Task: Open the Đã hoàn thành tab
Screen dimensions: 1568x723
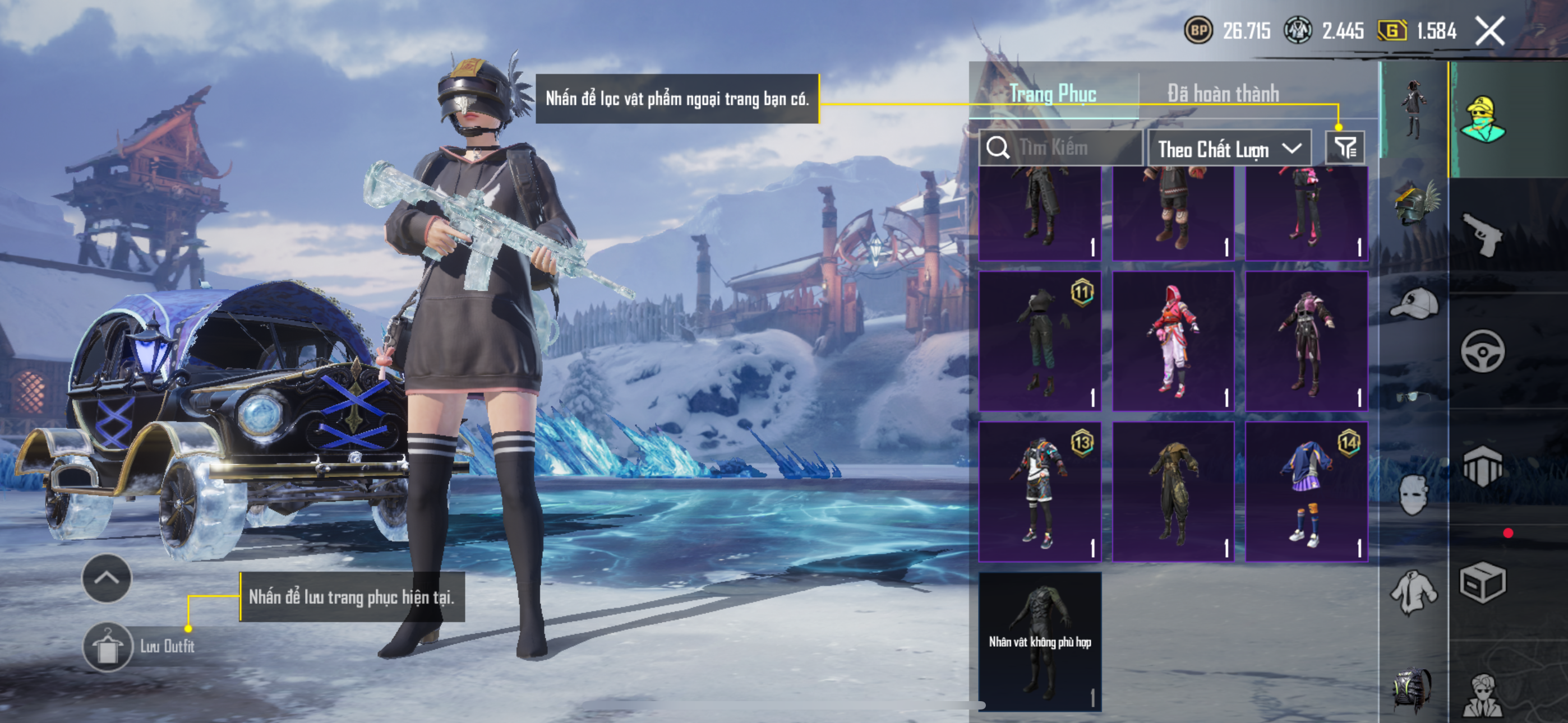Action: tap(1223, 94)
